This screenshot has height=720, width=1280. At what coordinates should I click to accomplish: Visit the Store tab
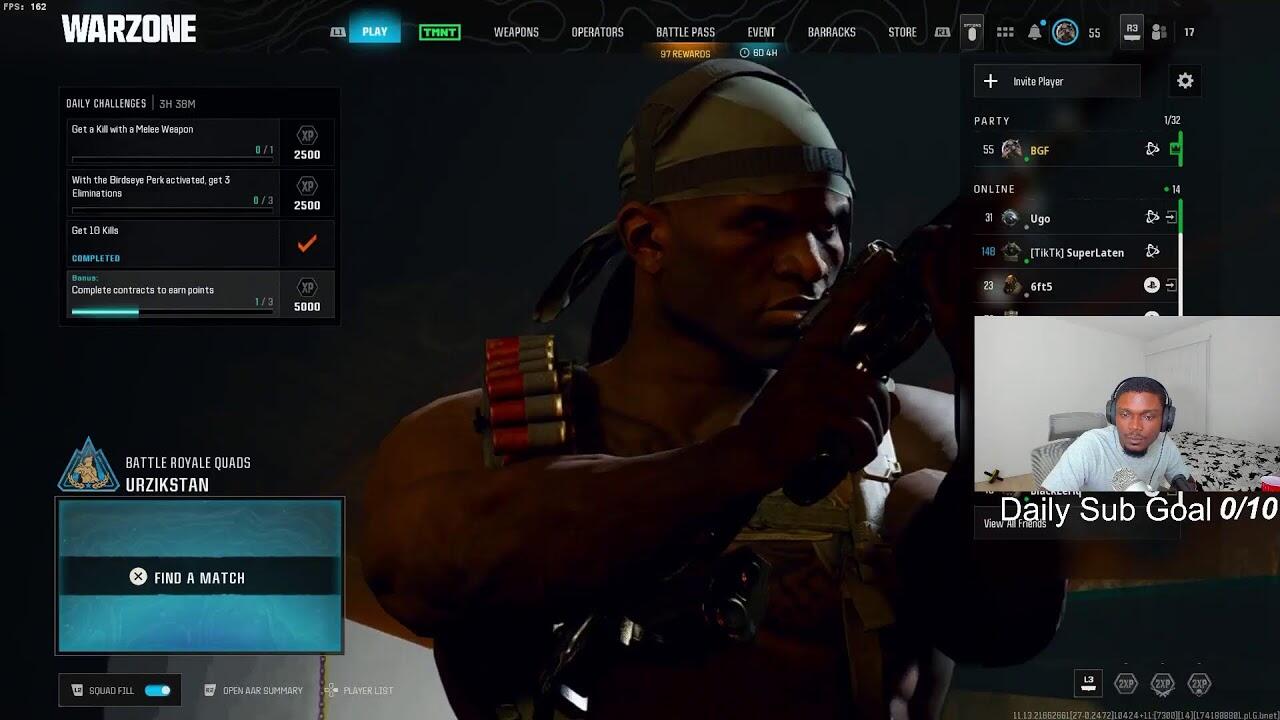pos(902,32)
